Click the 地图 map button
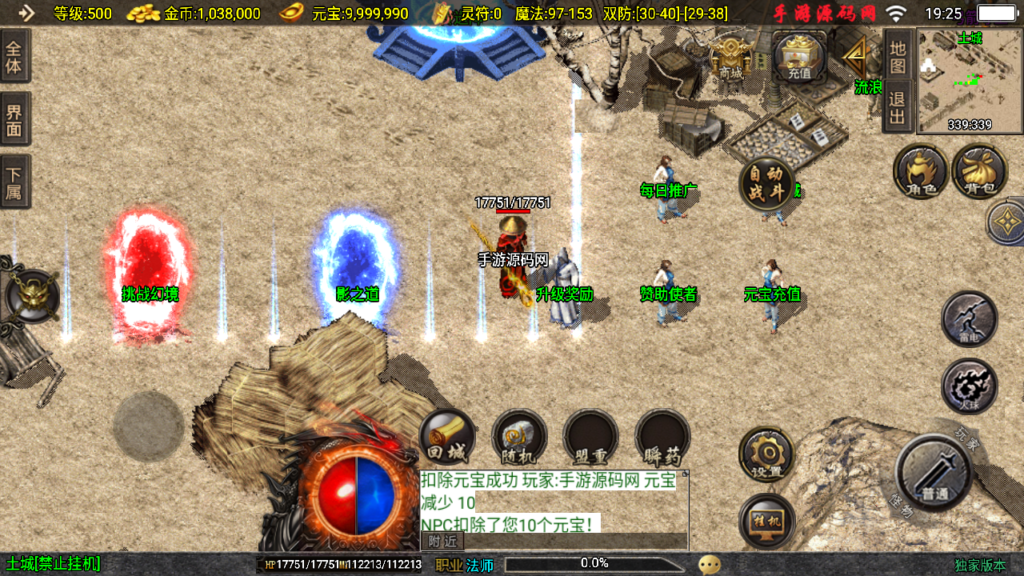Image resolution: width=1024 pixels, height=576 pixels. [897, 55]
